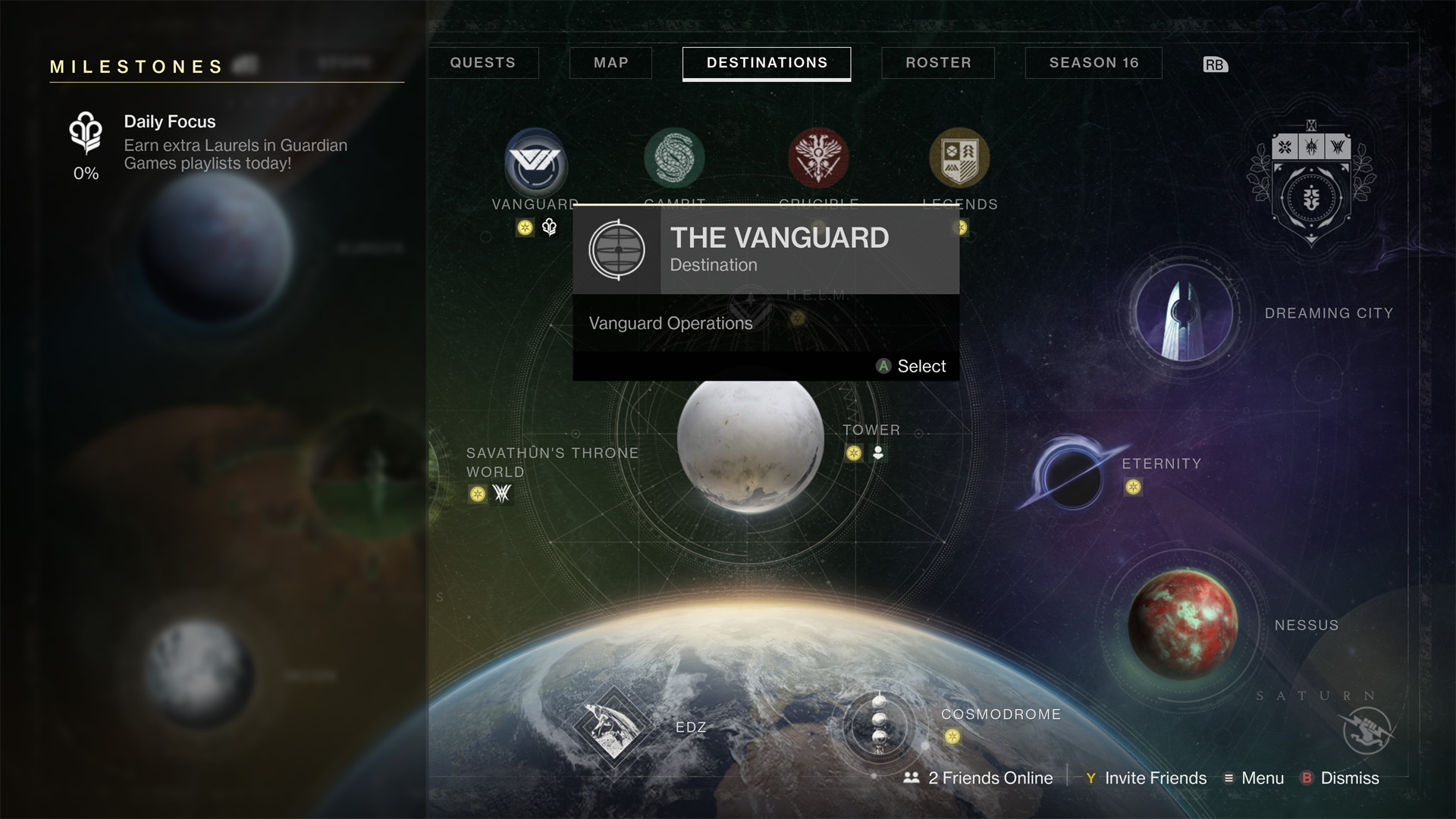Open the Map tab
Screen dimensions: 1456x819
(x=610, y=63)
